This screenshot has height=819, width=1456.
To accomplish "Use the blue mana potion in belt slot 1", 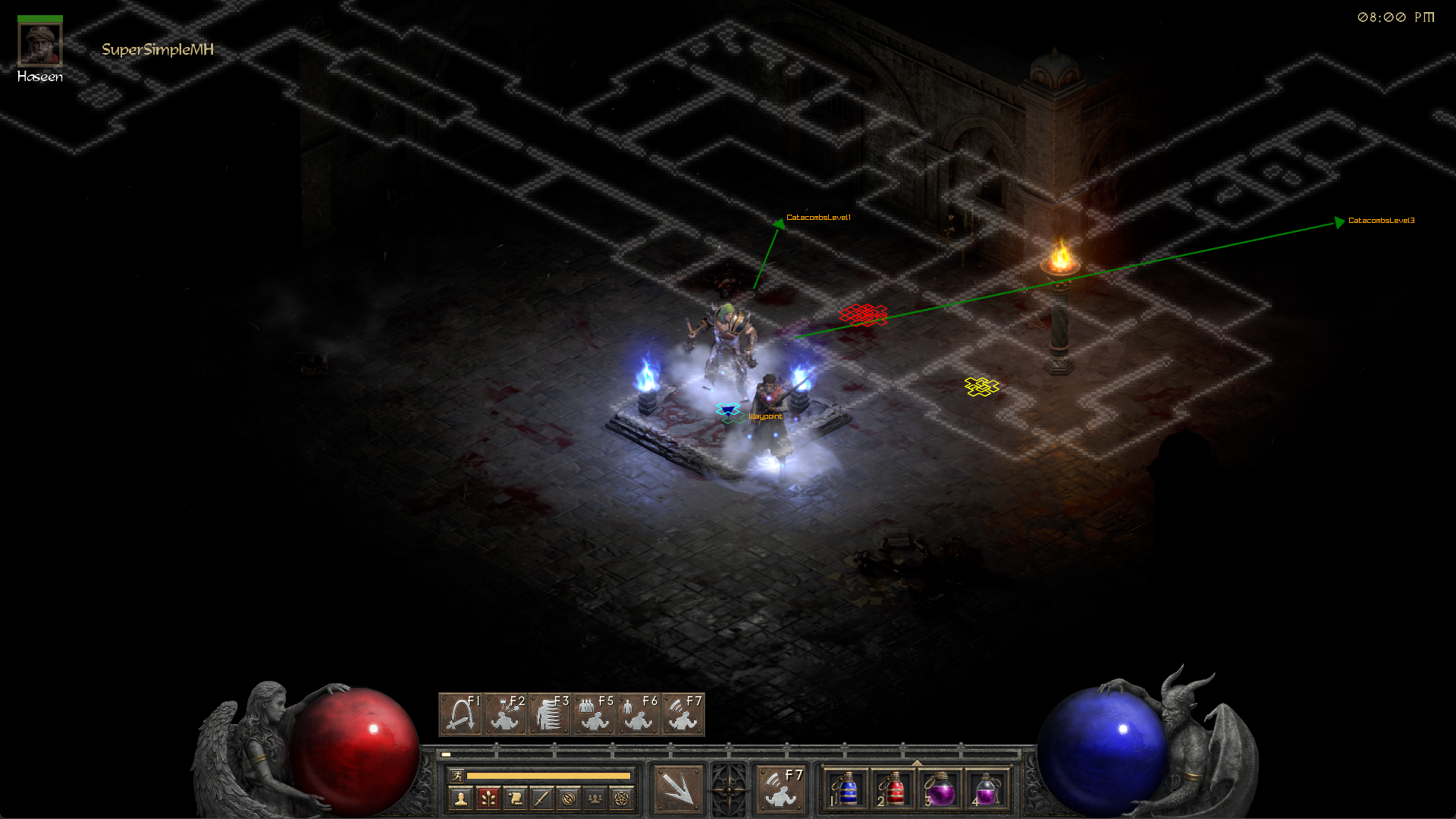I will tap(846, 789).
